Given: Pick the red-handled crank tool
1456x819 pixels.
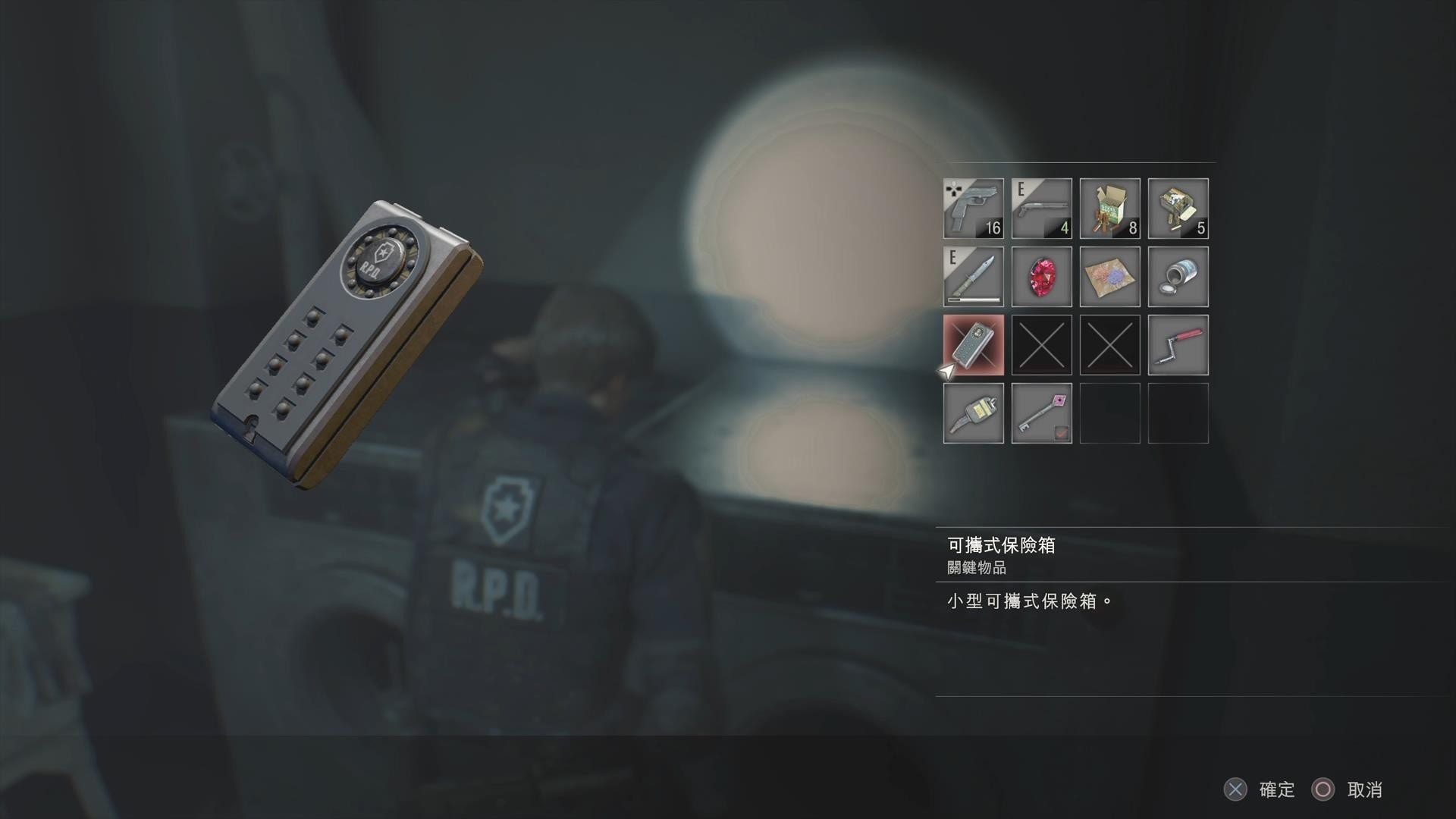Looking at the screenshot, I should (x=1178, y=345).
